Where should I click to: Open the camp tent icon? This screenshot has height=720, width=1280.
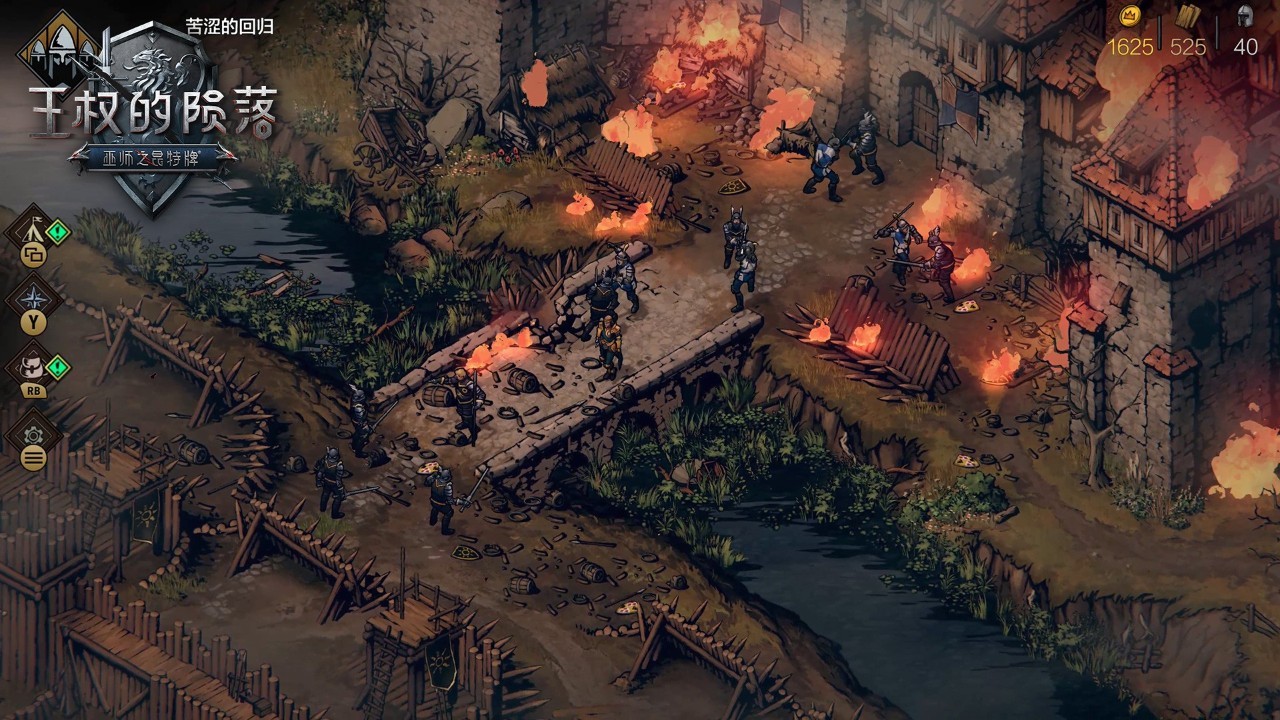32,230
